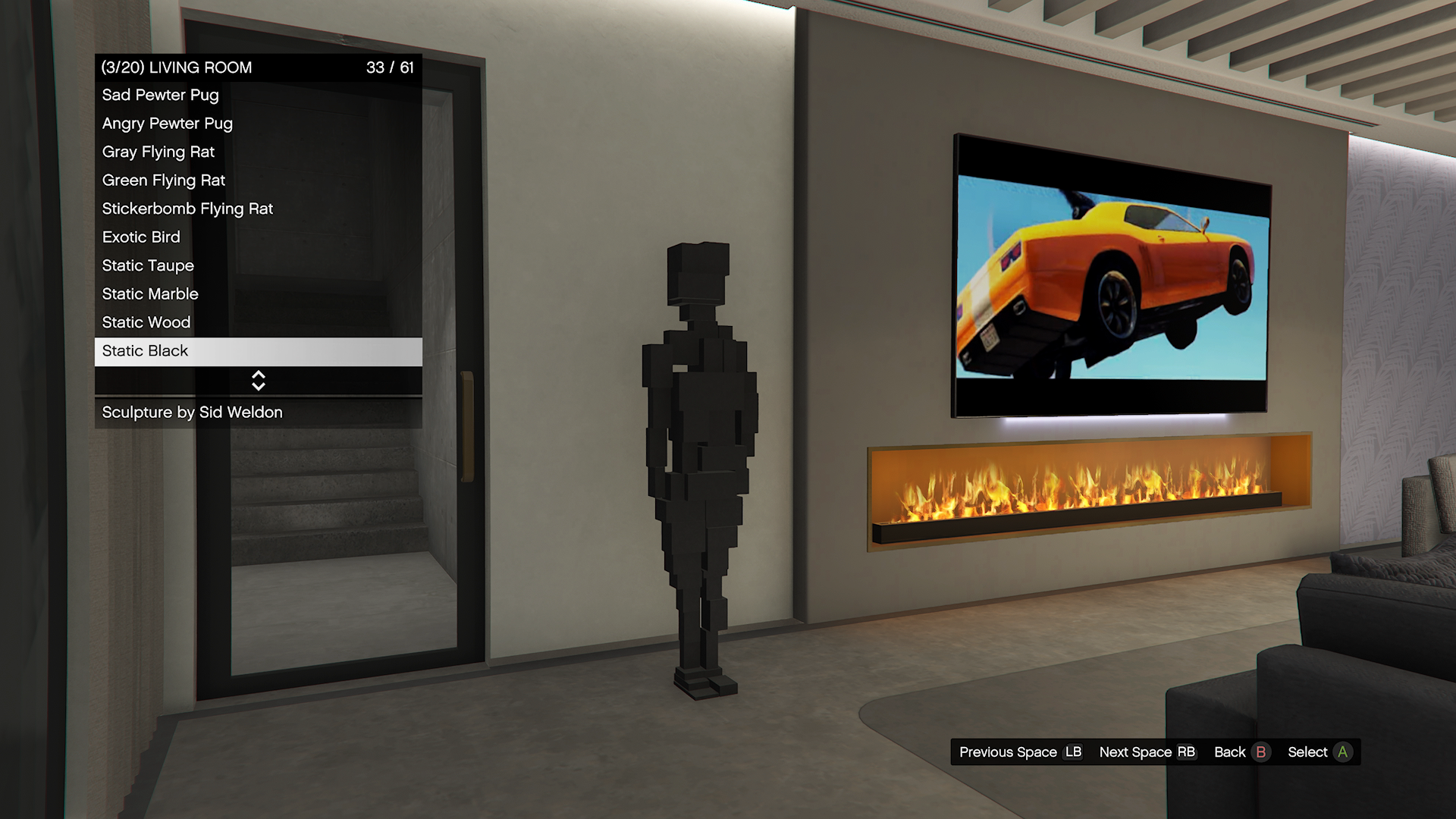The height and width of the screenshot is (819, 1456).
Task: Confirm with the Select prompt
Action: (x=1319, y=752)
